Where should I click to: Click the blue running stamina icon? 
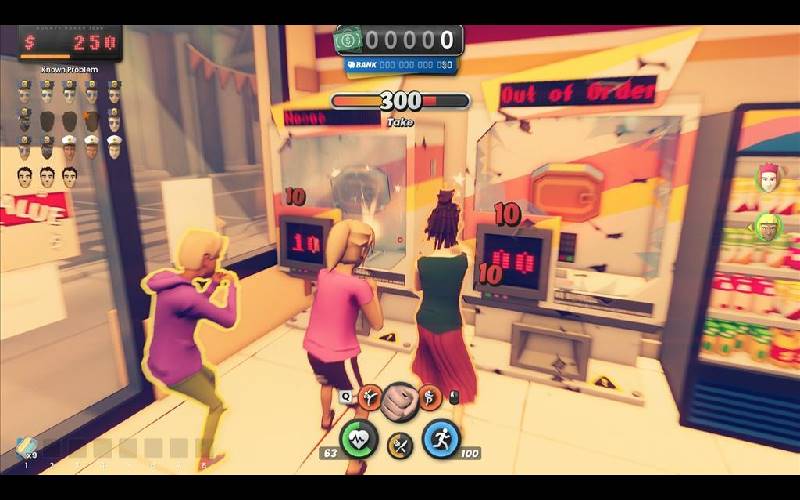440,438
